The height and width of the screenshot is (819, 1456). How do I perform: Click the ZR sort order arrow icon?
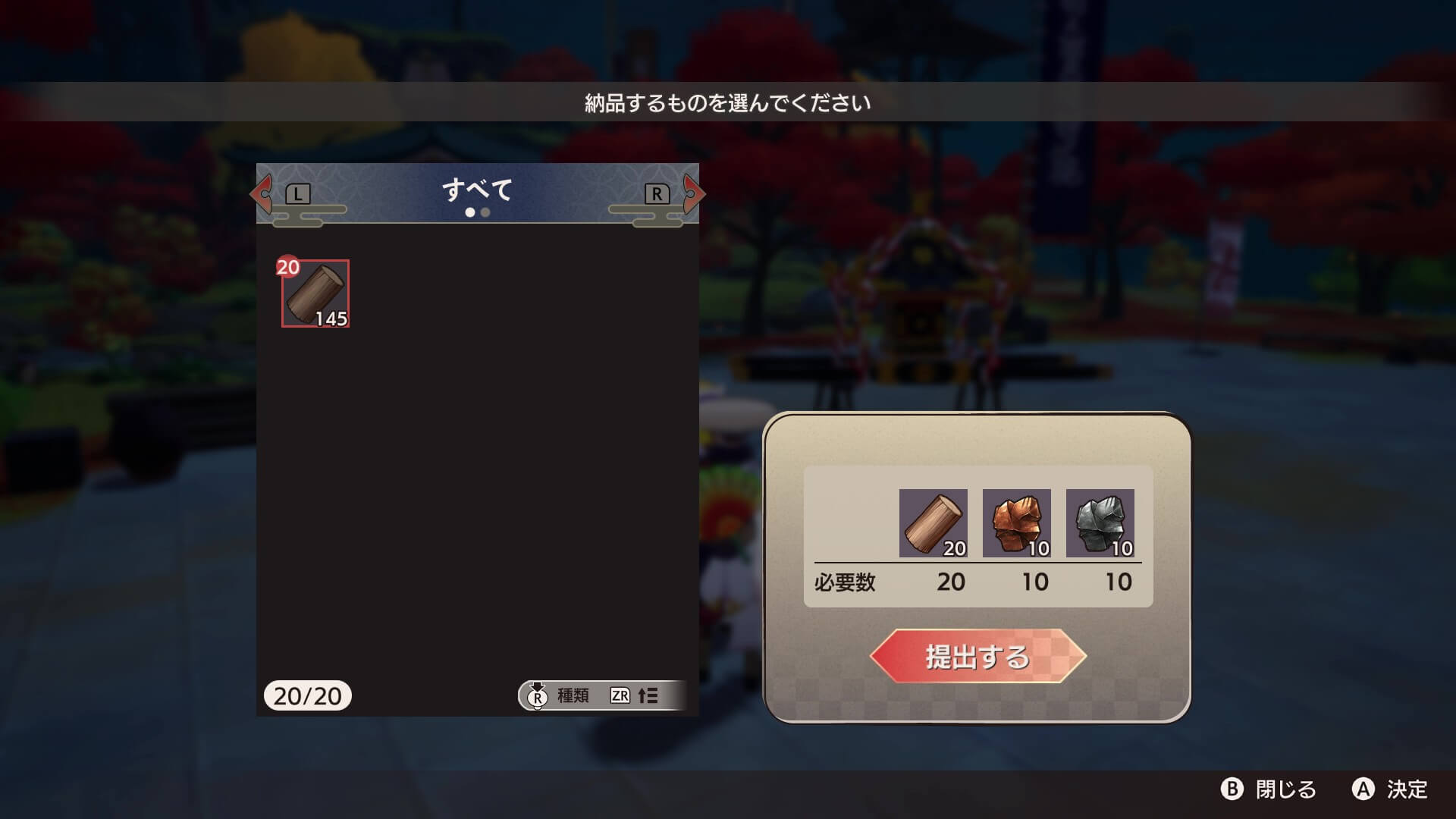[620, 695]
